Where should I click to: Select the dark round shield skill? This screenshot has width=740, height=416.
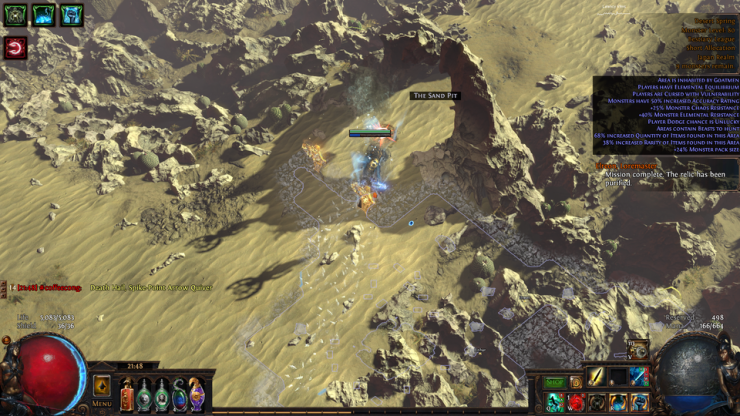click(597, 403)
